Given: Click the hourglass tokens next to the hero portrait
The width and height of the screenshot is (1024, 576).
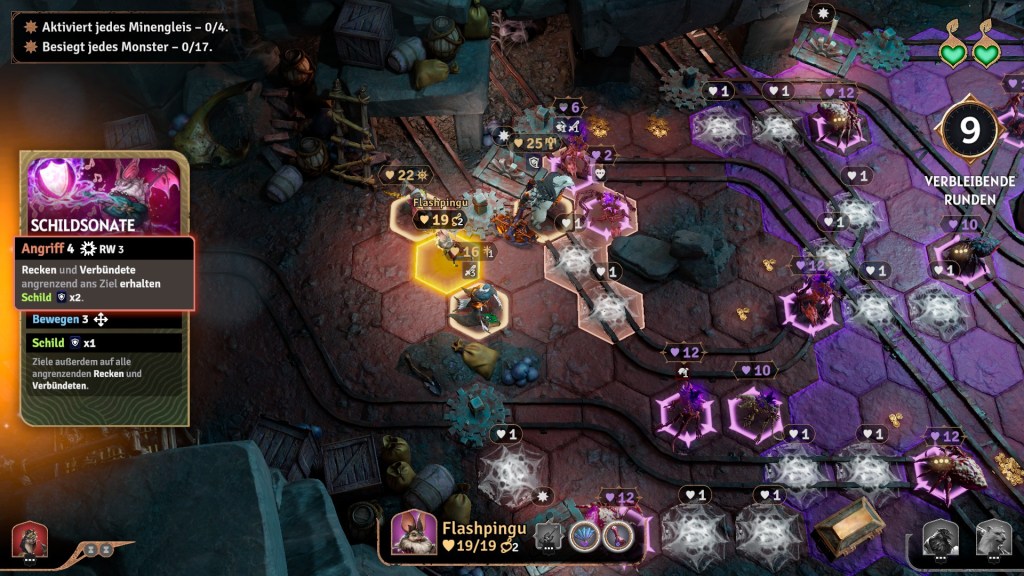Looking at the screenshot, I should 97,549.
